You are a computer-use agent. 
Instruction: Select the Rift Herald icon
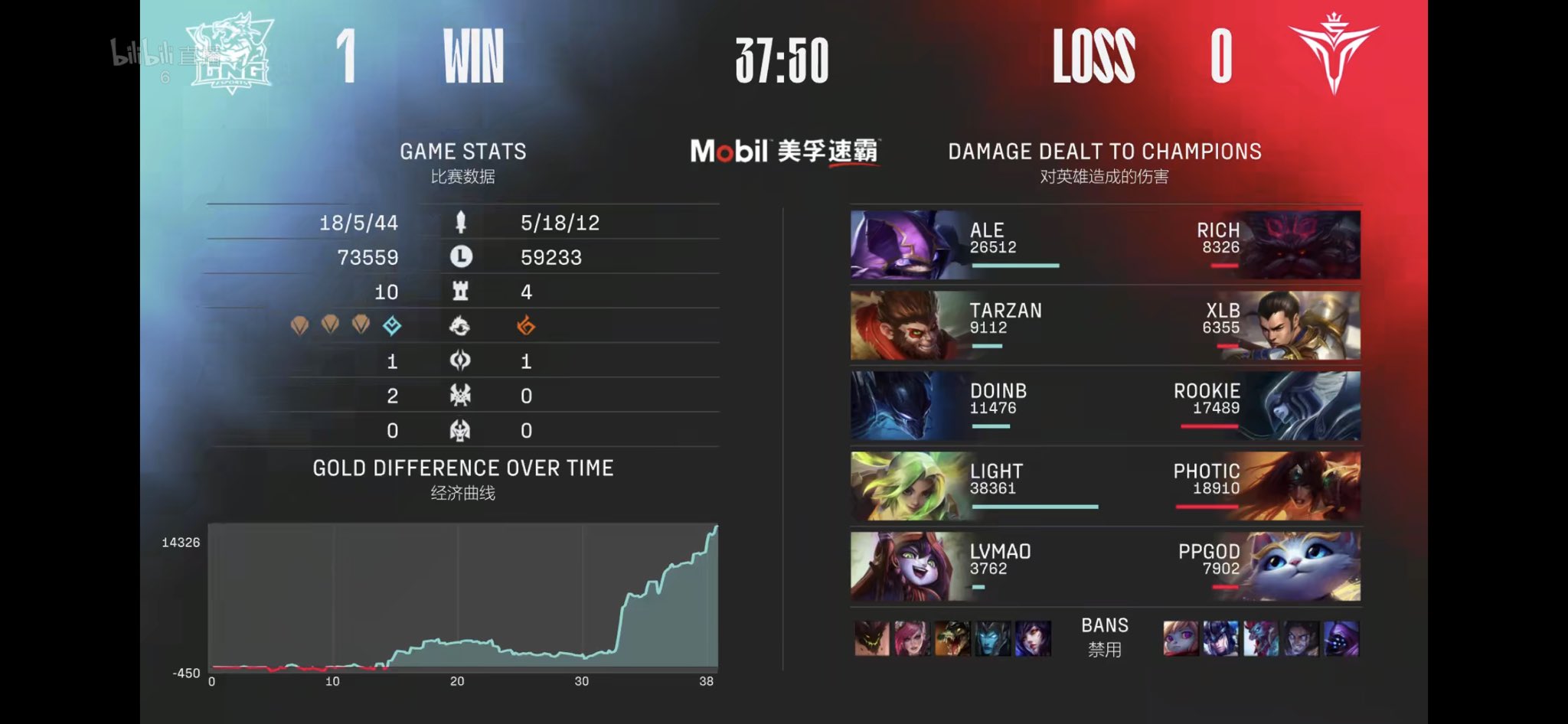click(x=459, y=361)
